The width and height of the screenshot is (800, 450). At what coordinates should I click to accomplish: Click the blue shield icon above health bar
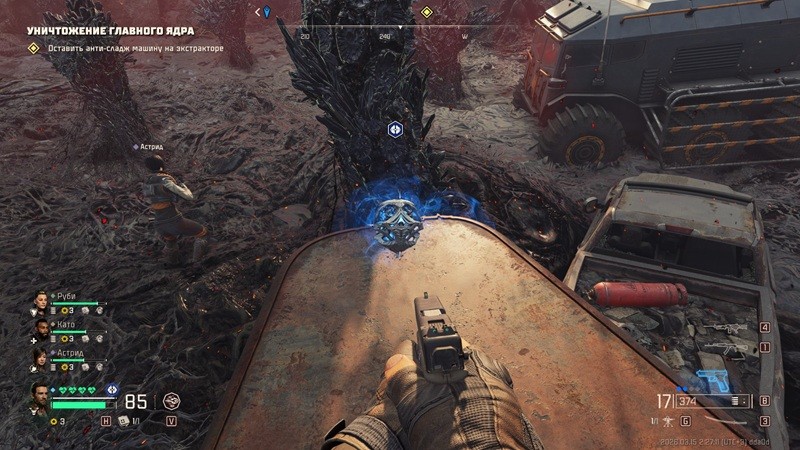112,389
